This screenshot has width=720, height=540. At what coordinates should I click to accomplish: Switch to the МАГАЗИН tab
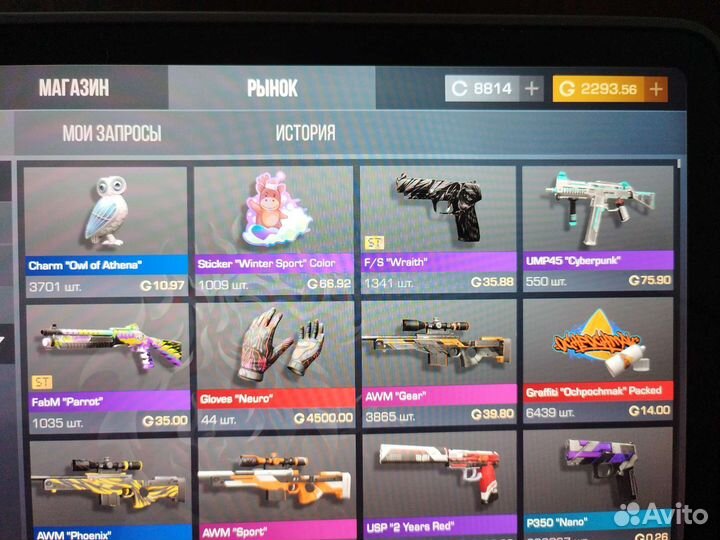[x=74, y=88]
